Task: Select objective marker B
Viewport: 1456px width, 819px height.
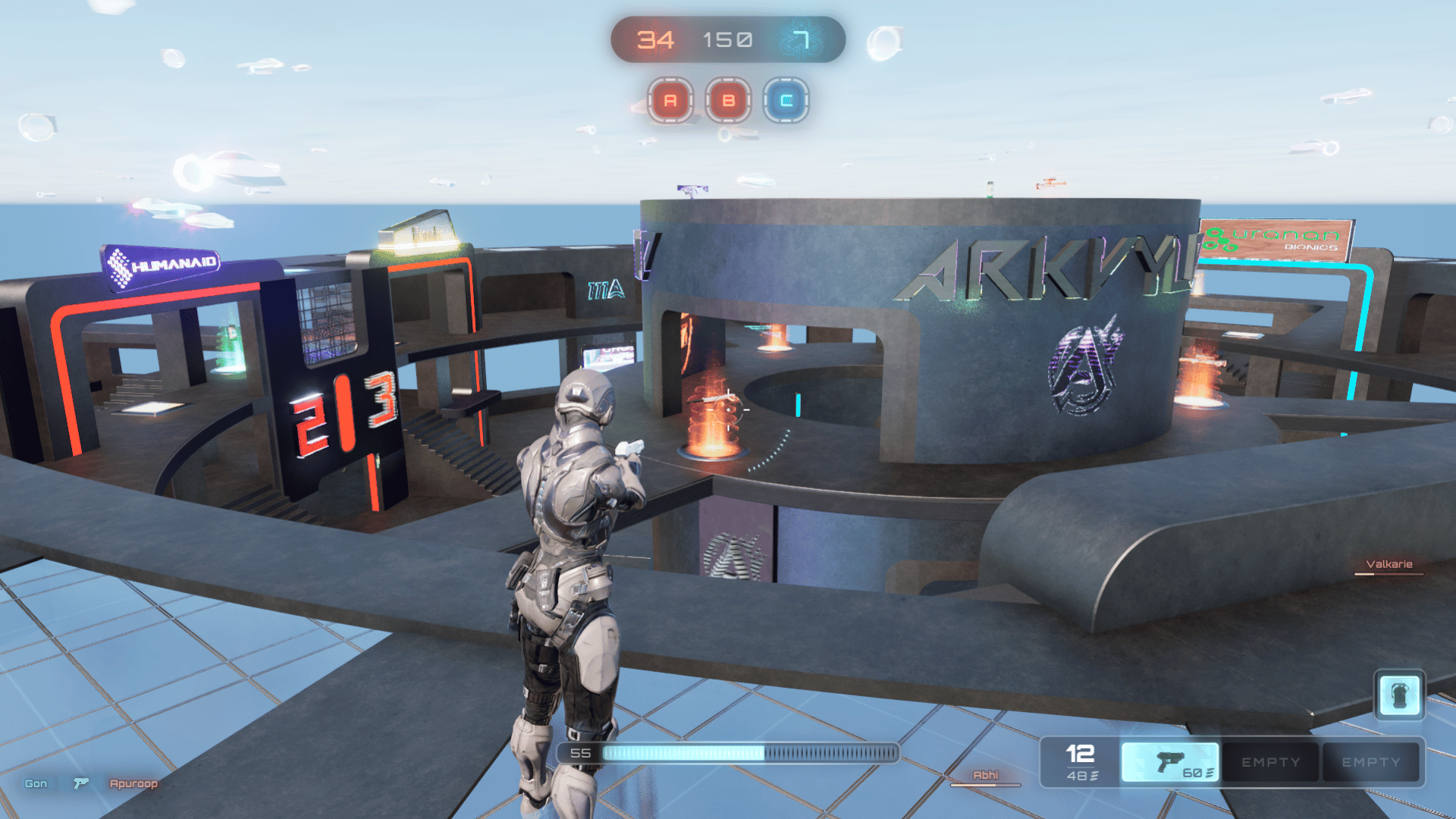Action: [x=729, y=102]
